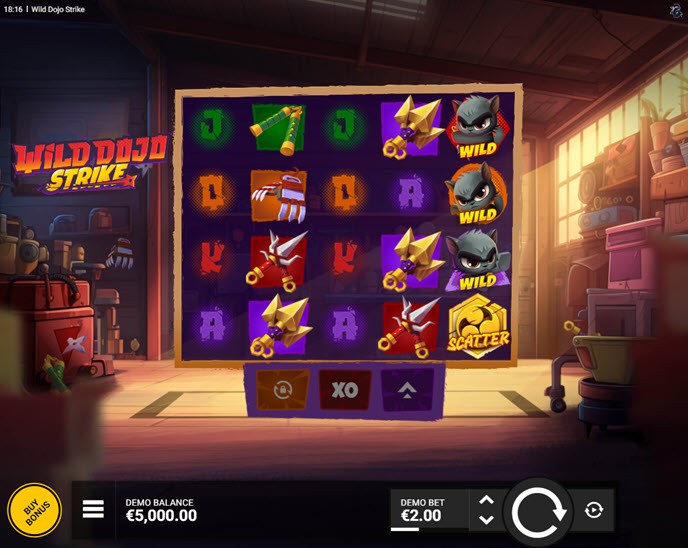Click the orange lock respin tile
Screen dimensions: 688x548
(x=283, y=390)
